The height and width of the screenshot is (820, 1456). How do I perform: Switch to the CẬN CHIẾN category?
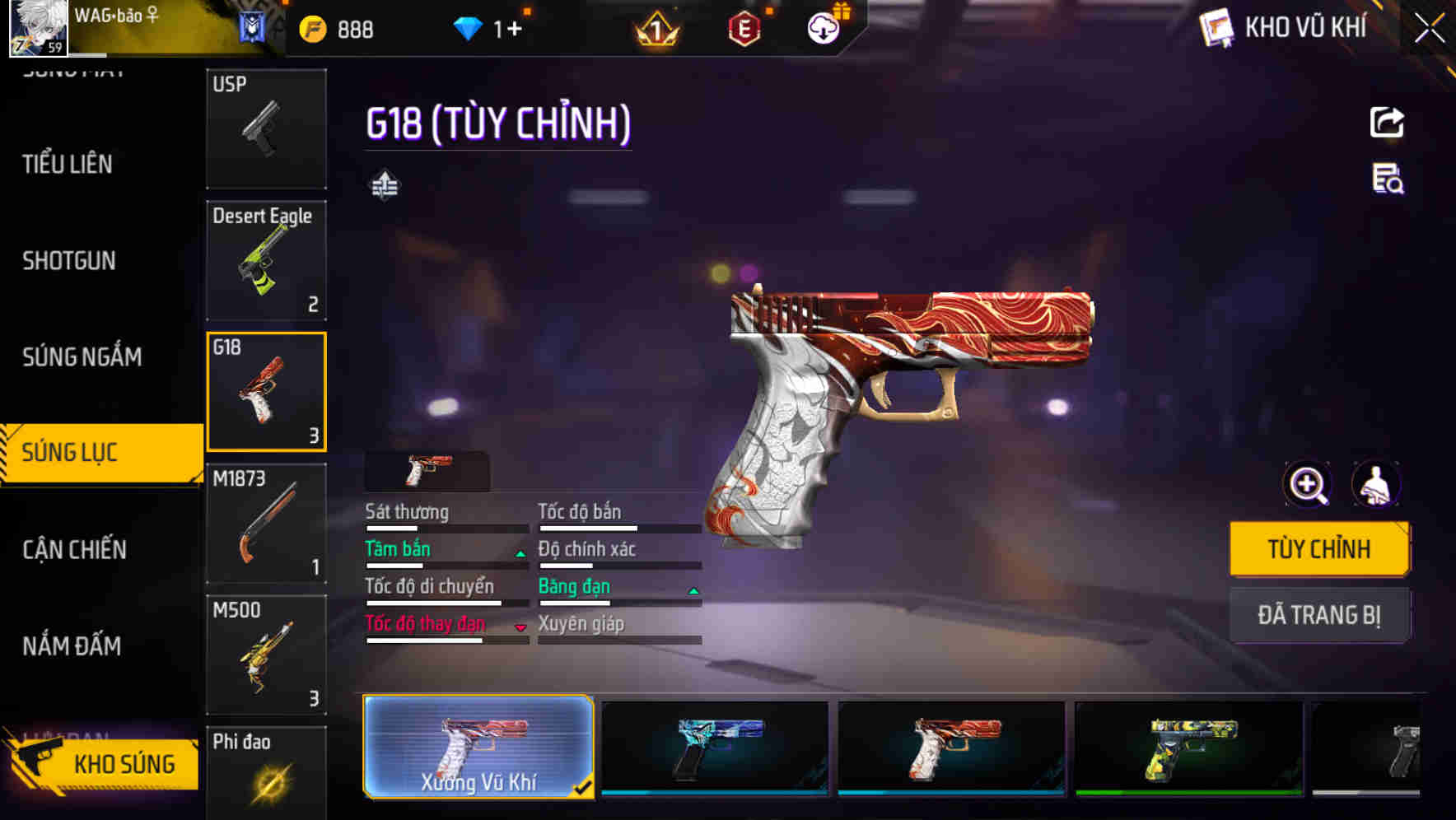[73, 549]
